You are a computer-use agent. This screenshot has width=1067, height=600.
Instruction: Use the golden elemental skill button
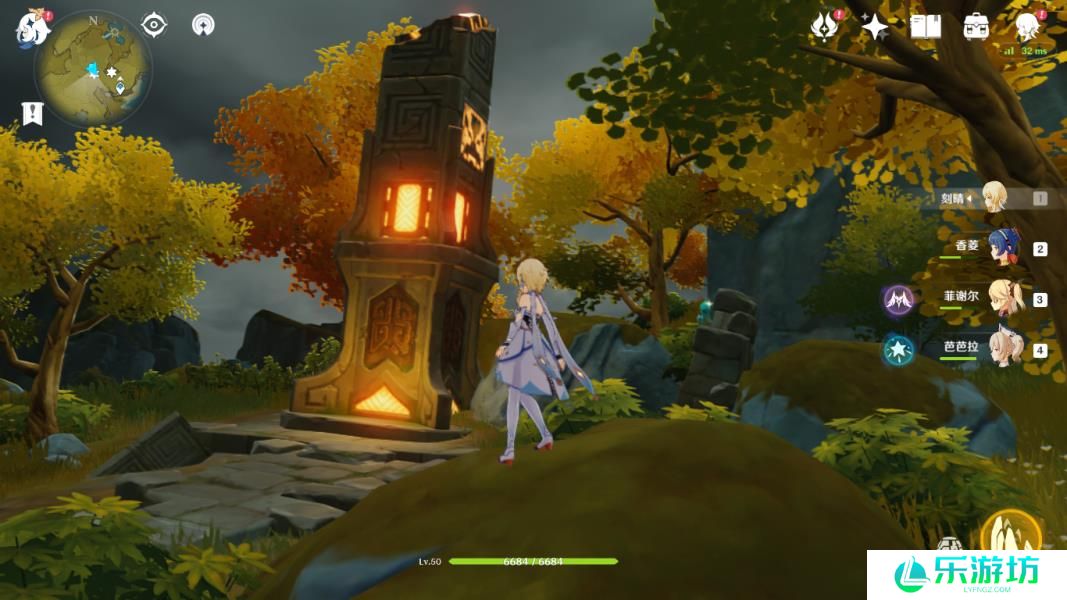tap(1010, 533)
